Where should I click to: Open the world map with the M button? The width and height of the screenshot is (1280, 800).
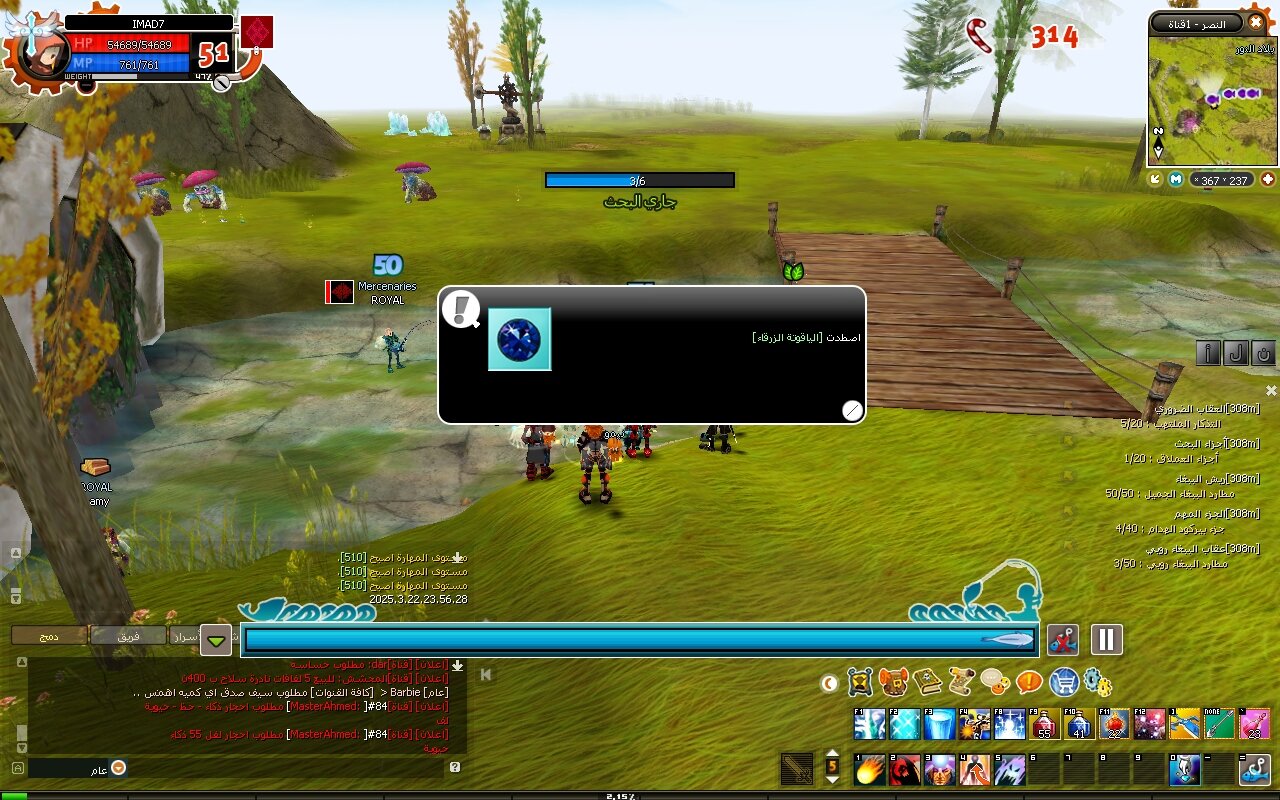[1176, 179]
